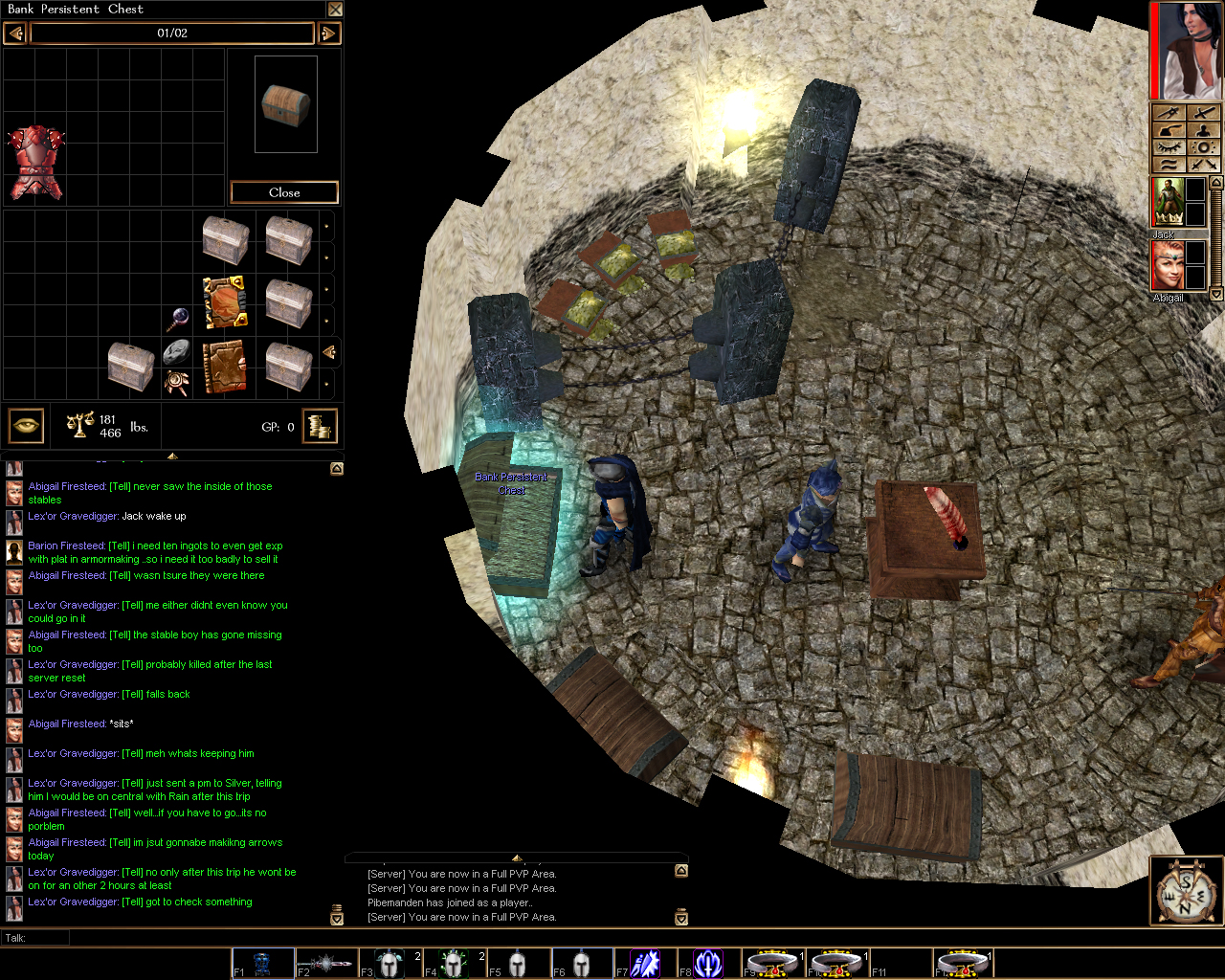Image resolution: width=1225 pixels, height=980 pixels.
Task: Activate the F8 purple trident ability
Action: [708, 963]
